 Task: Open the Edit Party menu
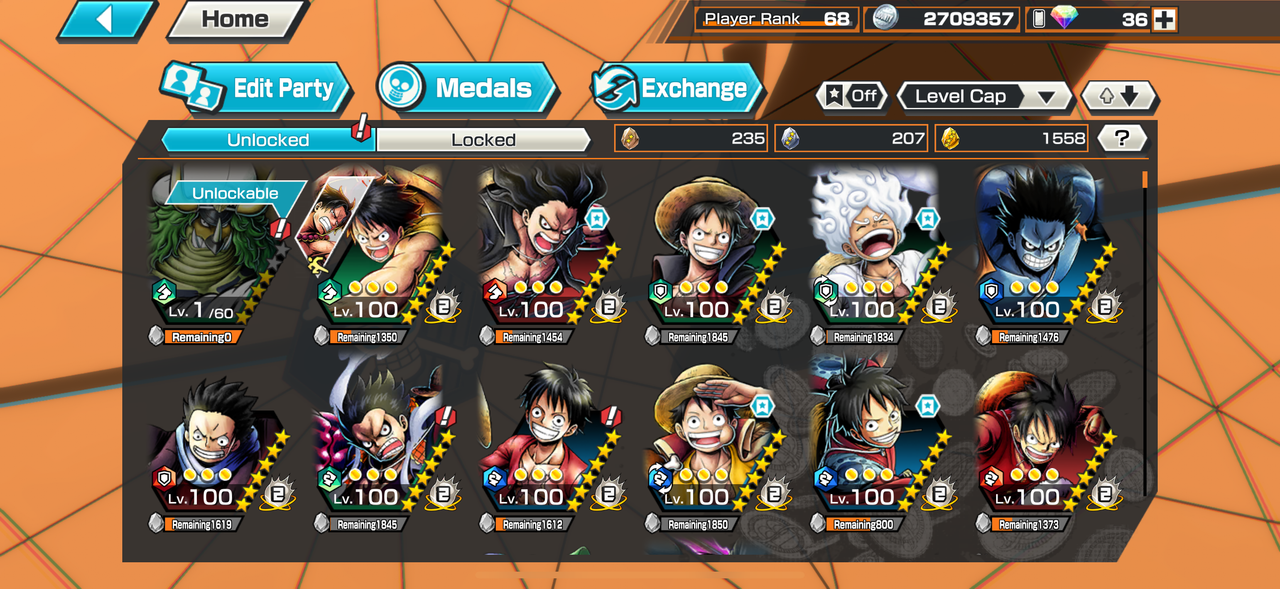[x=257, y=88]
